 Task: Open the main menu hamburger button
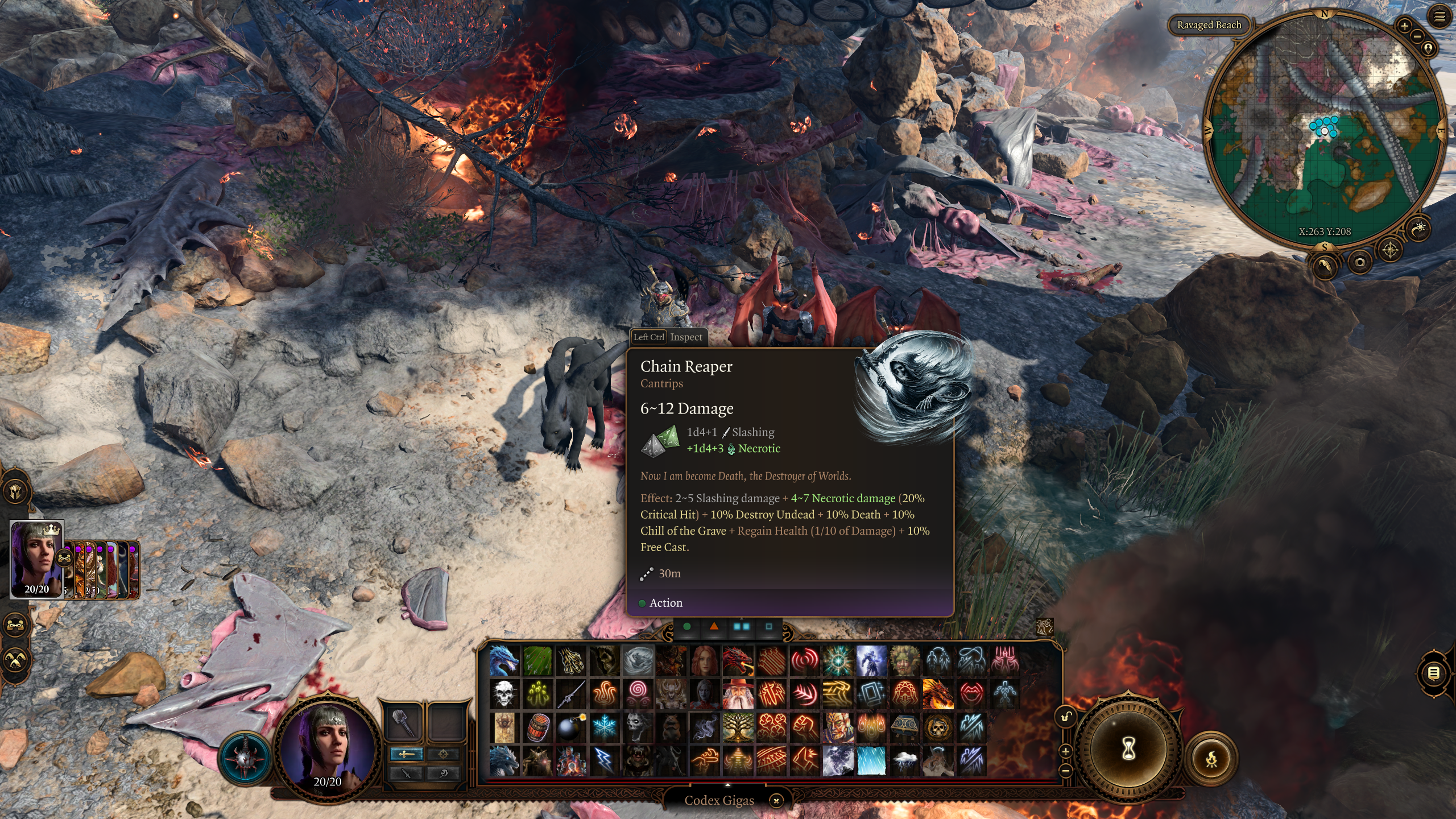1439,16
